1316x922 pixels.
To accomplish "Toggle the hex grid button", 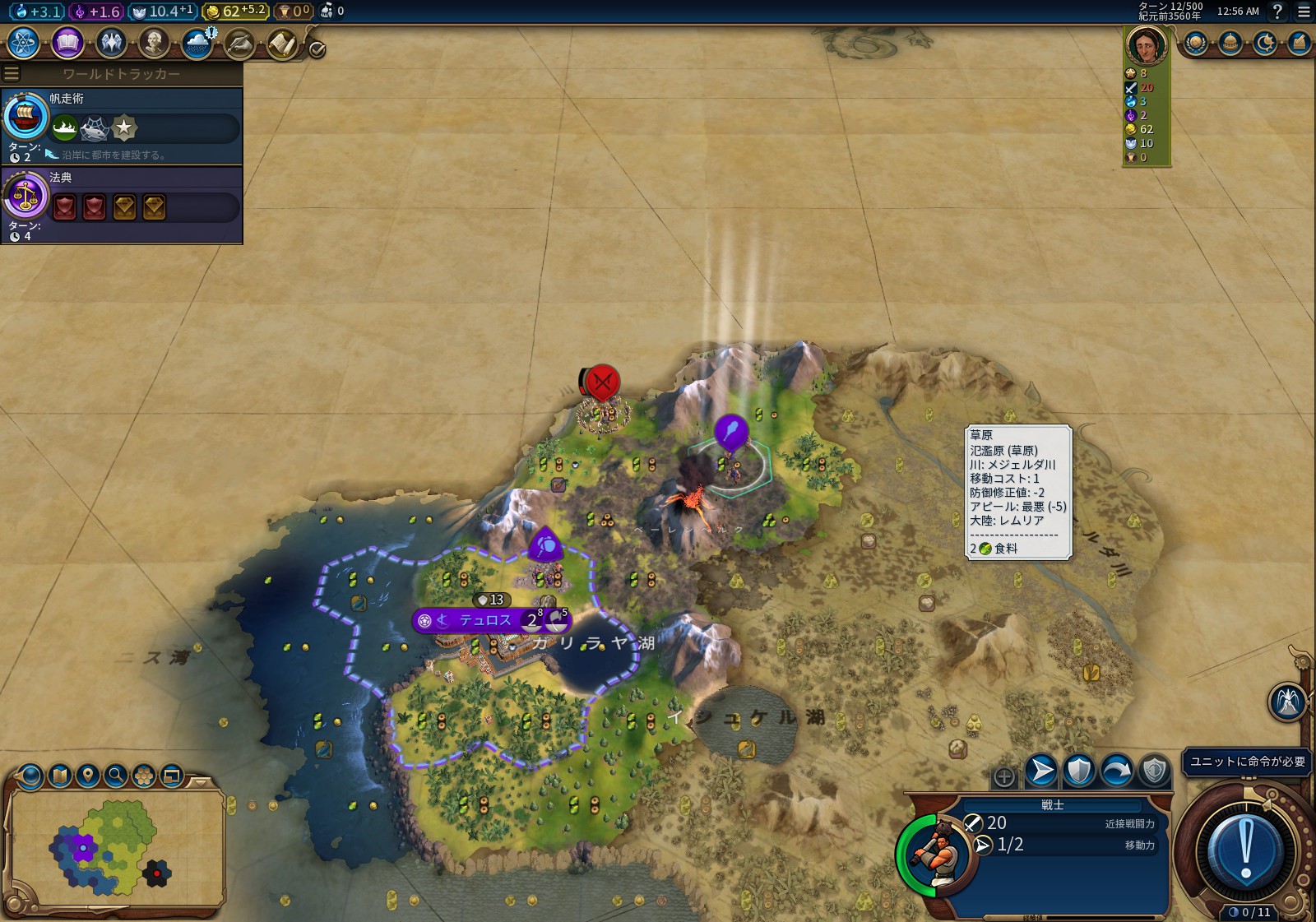I will tap(144, 775).
